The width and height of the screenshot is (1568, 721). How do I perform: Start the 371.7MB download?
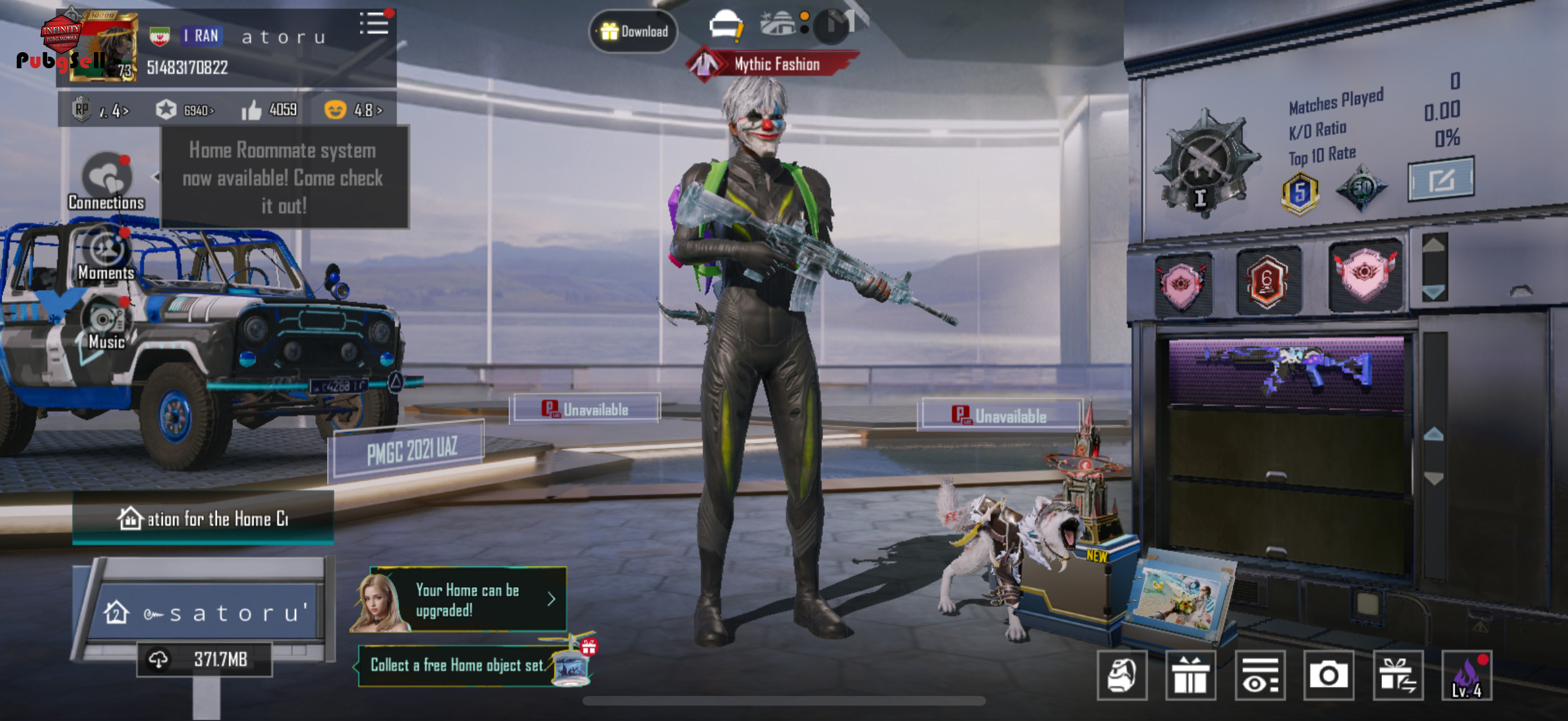pos(204,659)
